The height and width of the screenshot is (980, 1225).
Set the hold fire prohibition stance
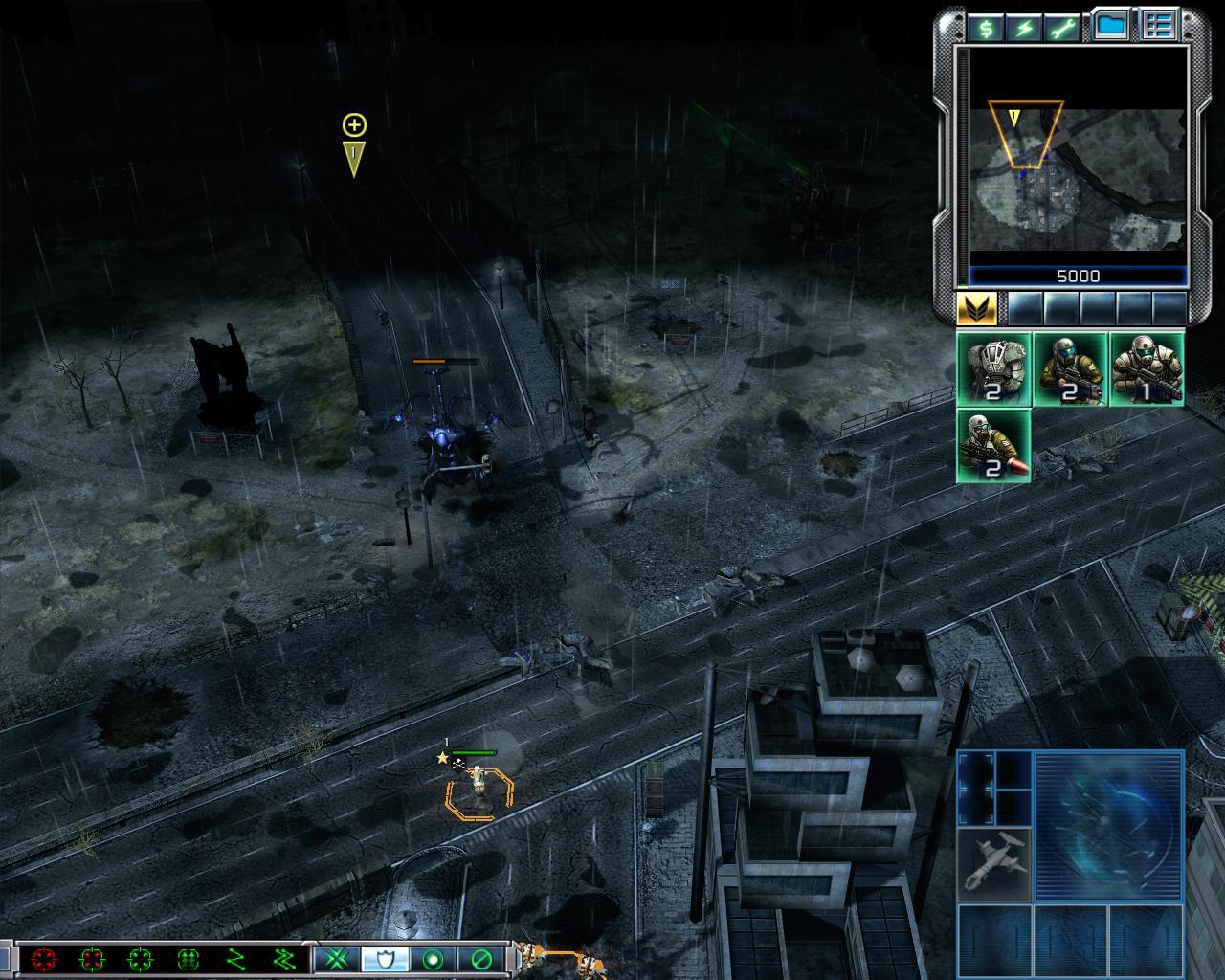click(481, 959)
